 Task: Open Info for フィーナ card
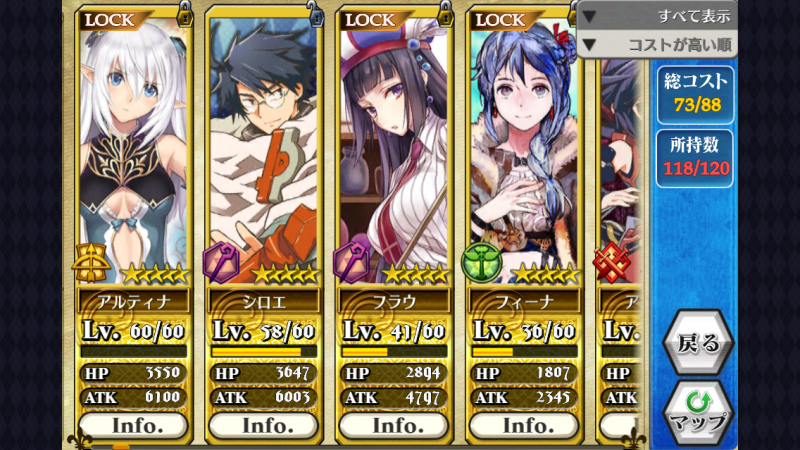pyautogui.click(x=524, y=425)
